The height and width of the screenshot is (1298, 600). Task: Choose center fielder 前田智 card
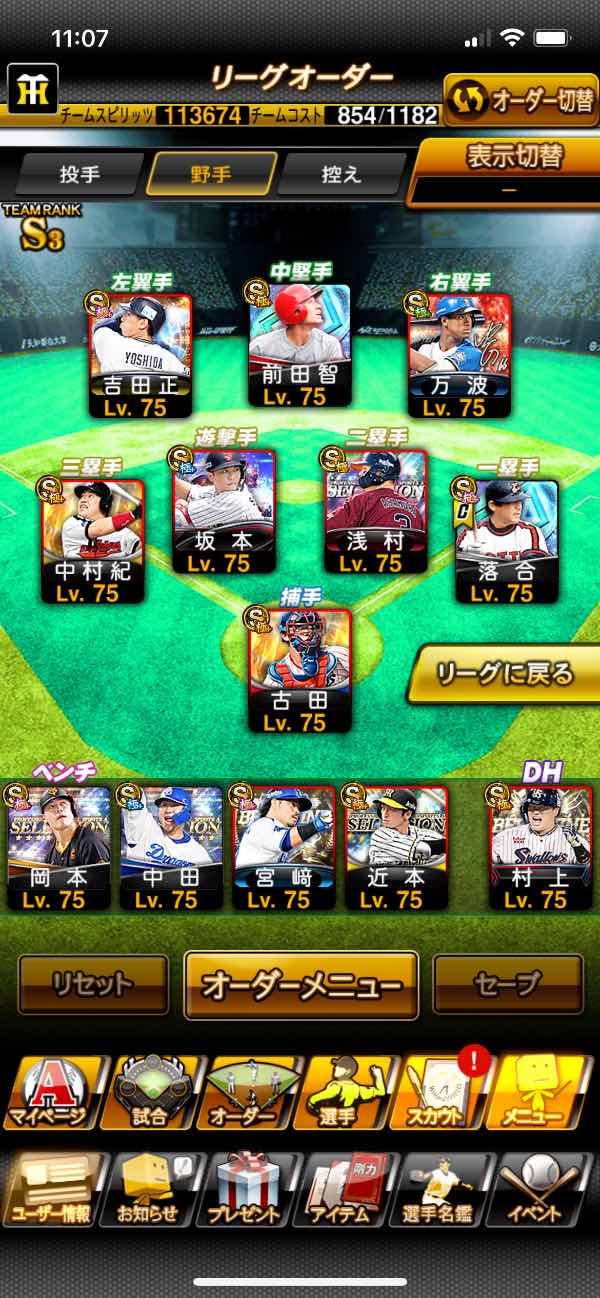click(x=300, y=345)
